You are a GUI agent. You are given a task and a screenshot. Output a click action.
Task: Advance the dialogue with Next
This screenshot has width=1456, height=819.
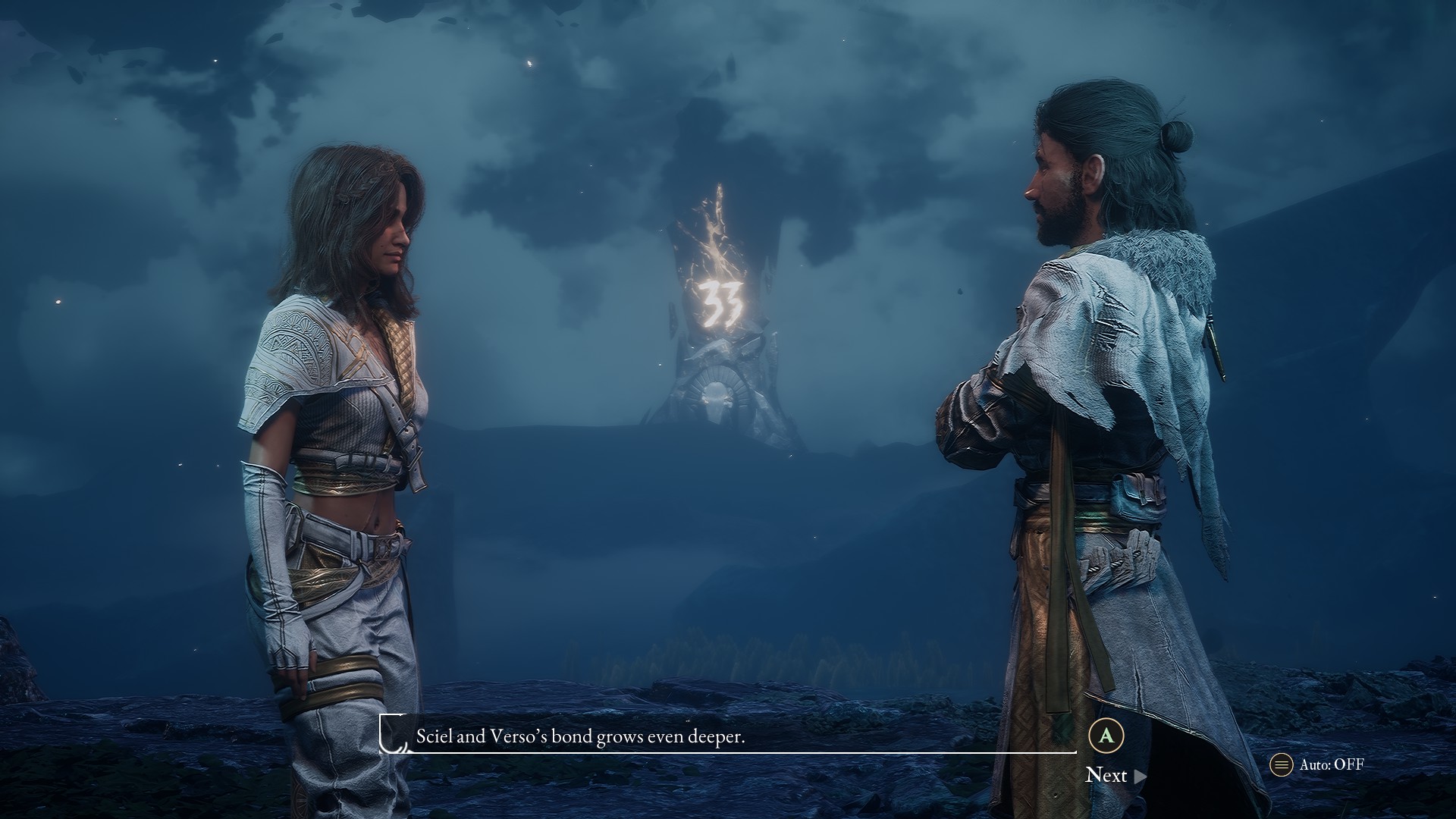[1115, 775]
